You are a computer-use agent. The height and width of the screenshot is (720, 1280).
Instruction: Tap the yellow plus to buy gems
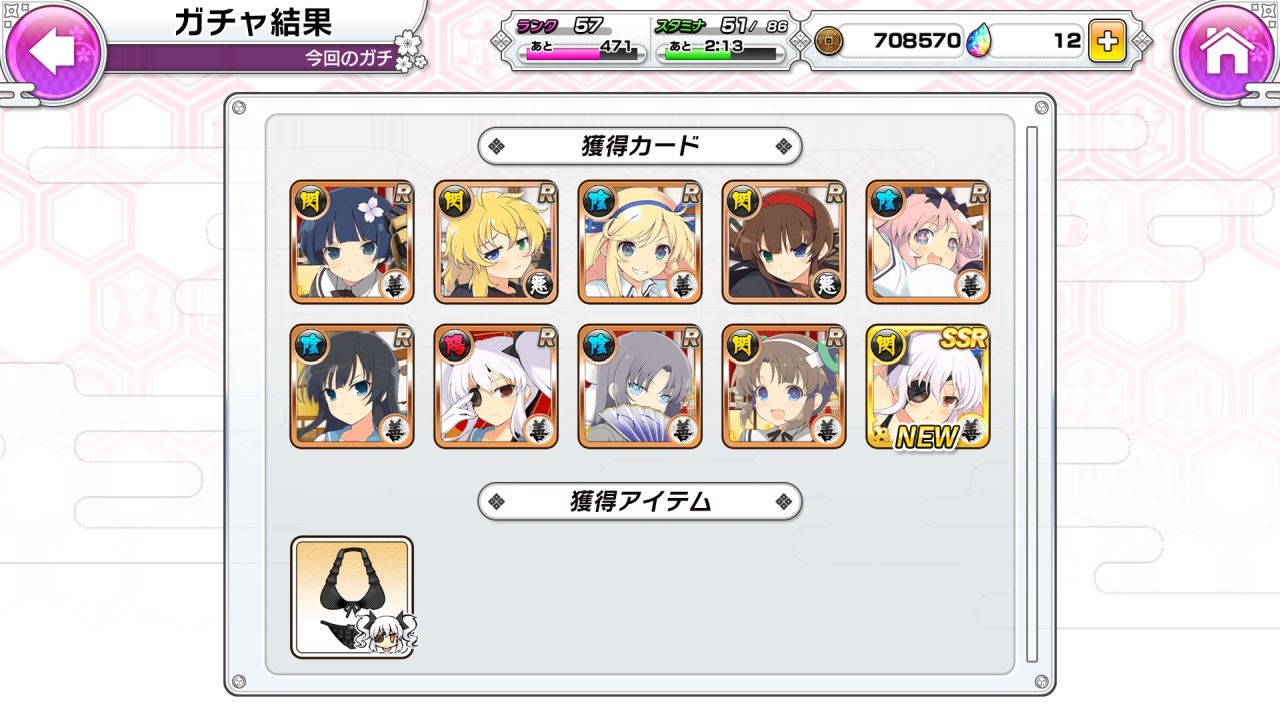[1110, 41]
